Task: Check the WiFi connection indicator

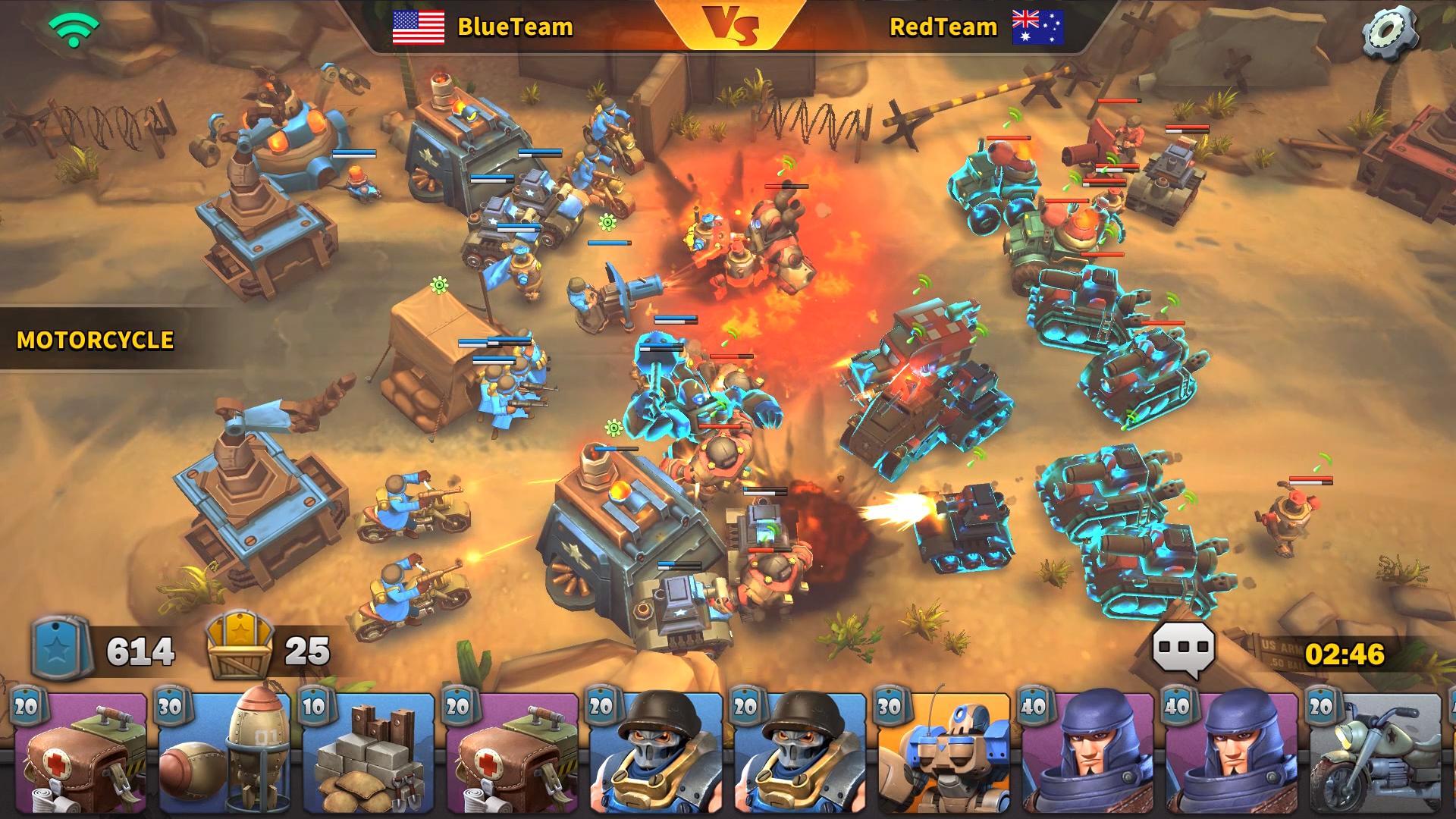Action: pyautogui.click(x=73, y=30)
